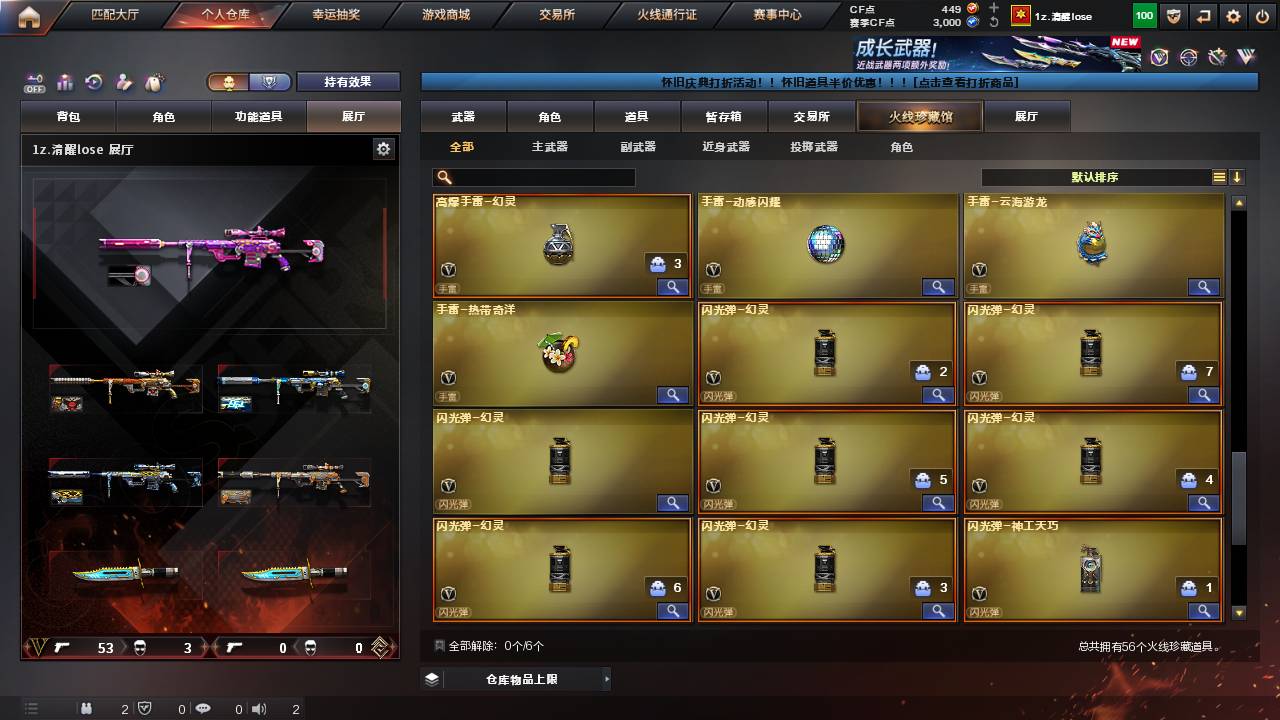
Task: Mute the speaker icon on the bottom bar
Action: click(258, 710)
